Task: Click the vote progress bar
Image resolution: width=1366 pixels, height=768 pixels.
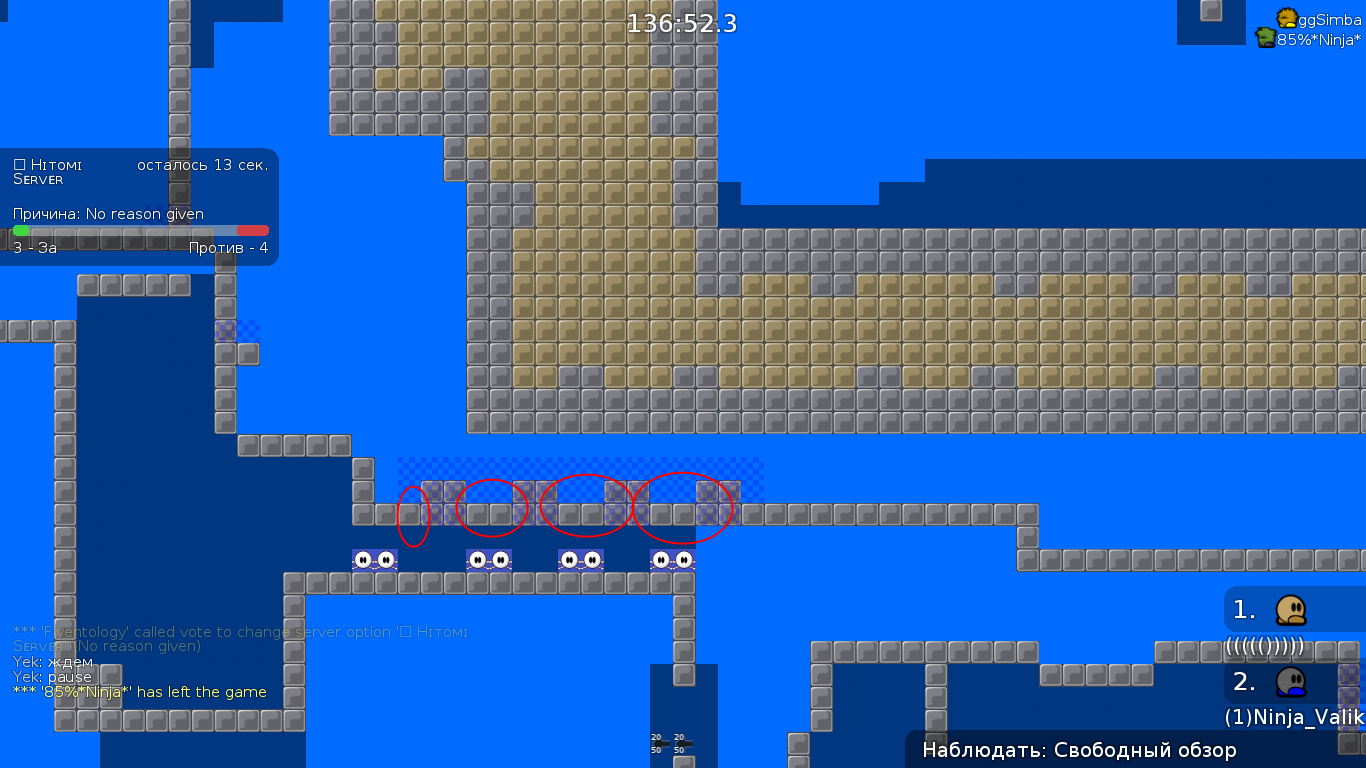Action: coord(140,231)
